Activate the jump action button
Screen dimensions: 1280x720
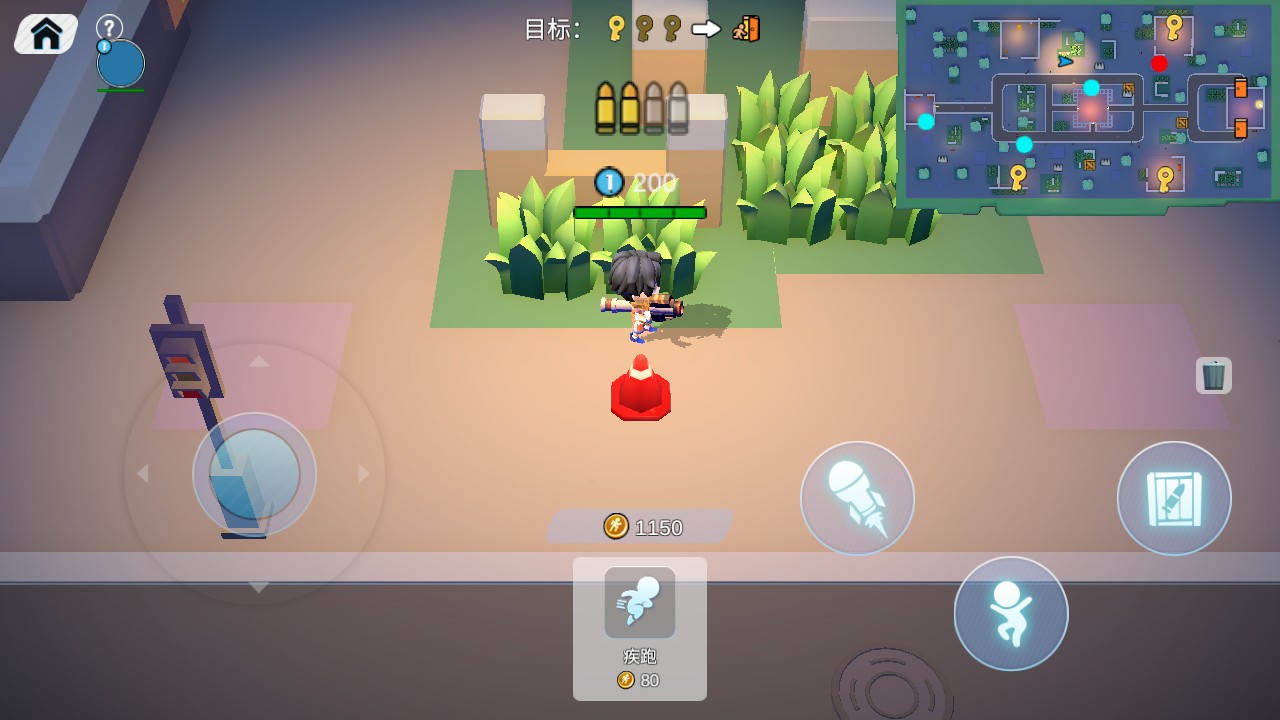coord(1010,613)
